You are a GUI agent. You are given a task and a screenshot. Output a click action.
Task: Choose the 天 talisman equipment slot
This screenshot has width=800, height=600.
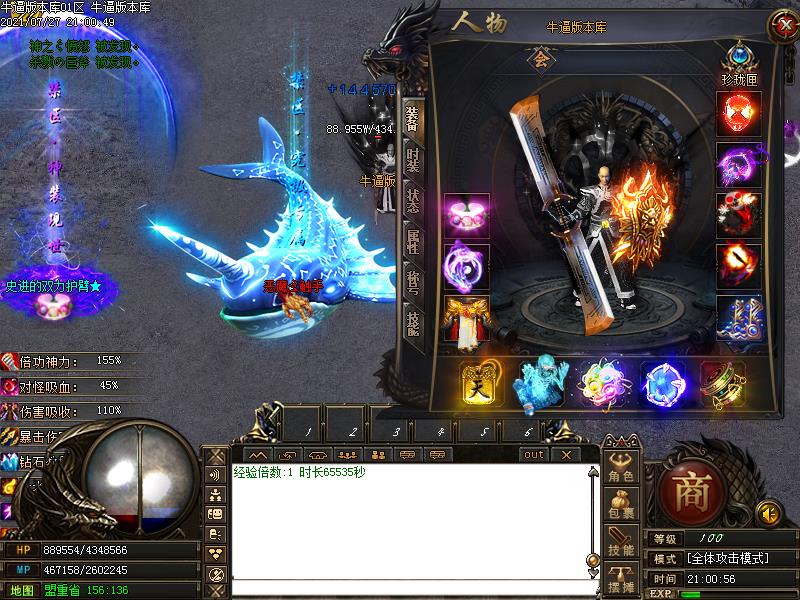480,383
